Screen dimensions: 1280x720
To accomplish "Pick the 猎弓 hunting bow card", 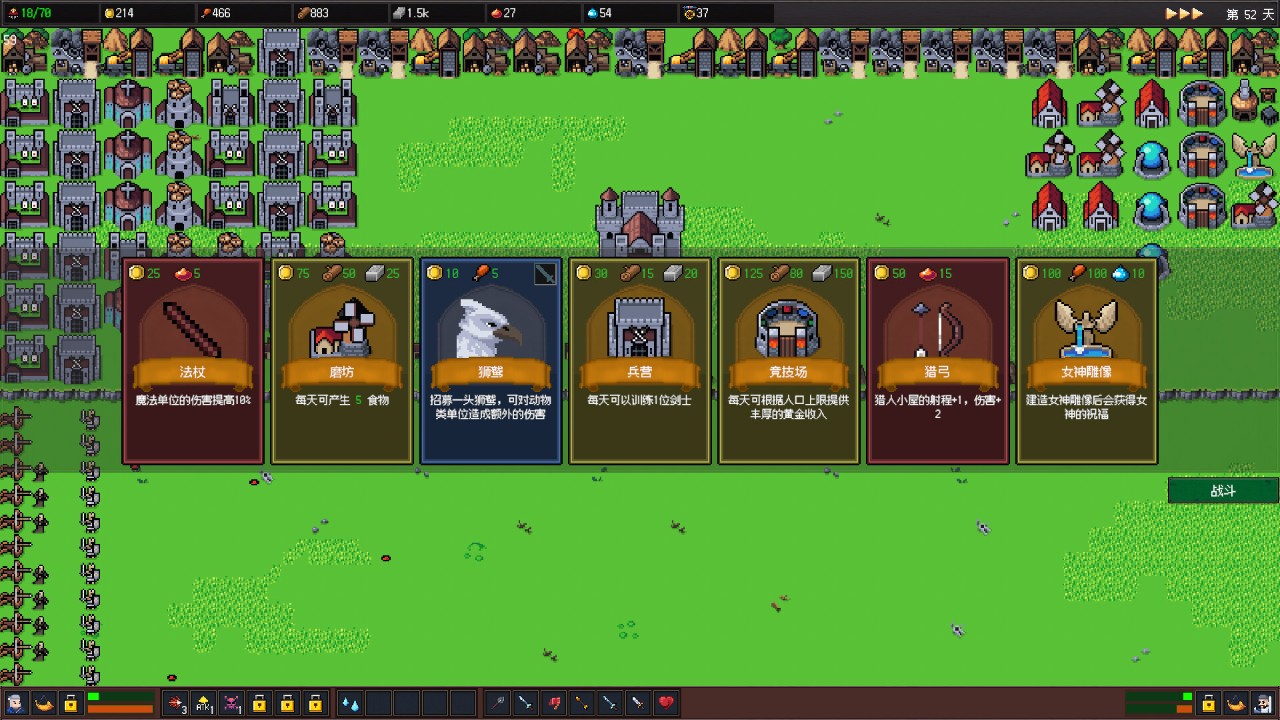I will [x=938, y=361].
